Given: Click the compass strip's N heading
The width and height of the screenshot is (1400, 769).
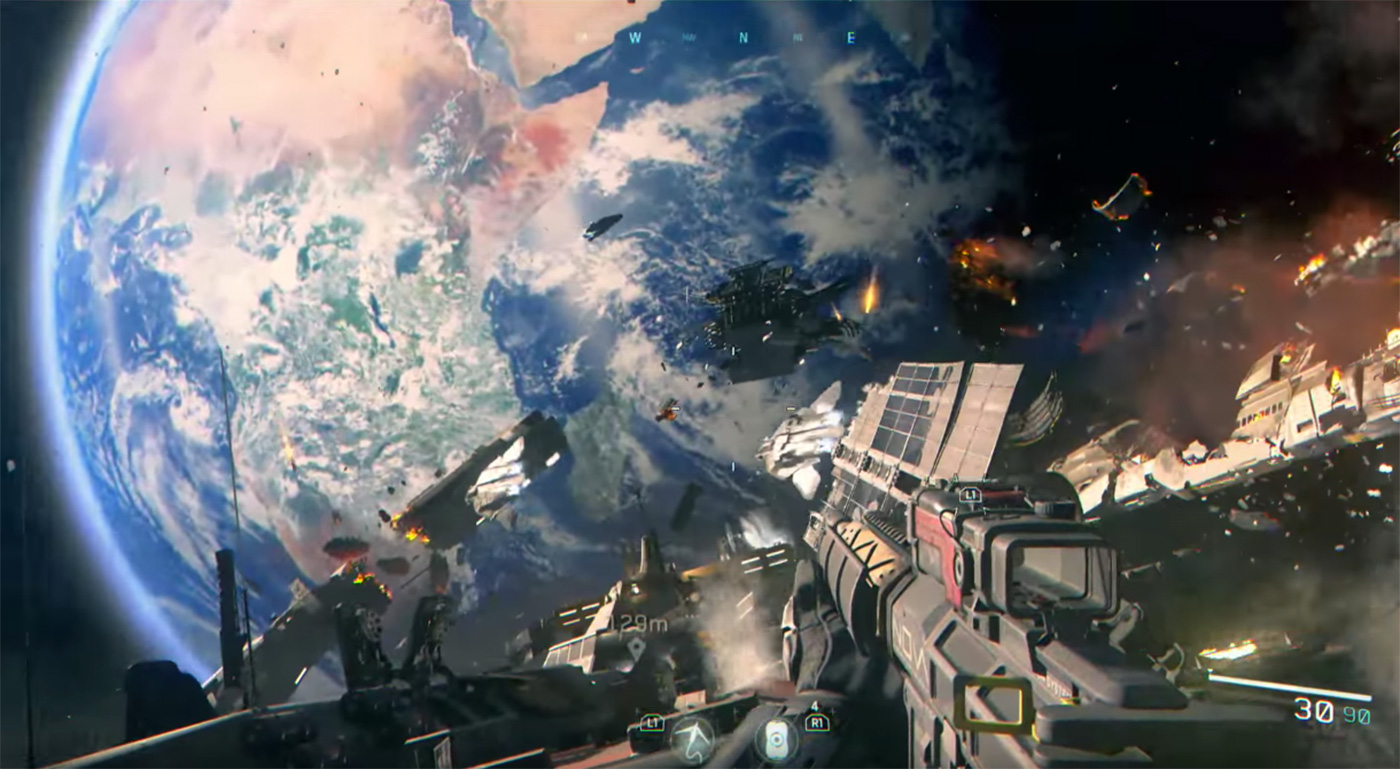Looking at the screenshot, I should pyautogui.click(x=743, y=38).
